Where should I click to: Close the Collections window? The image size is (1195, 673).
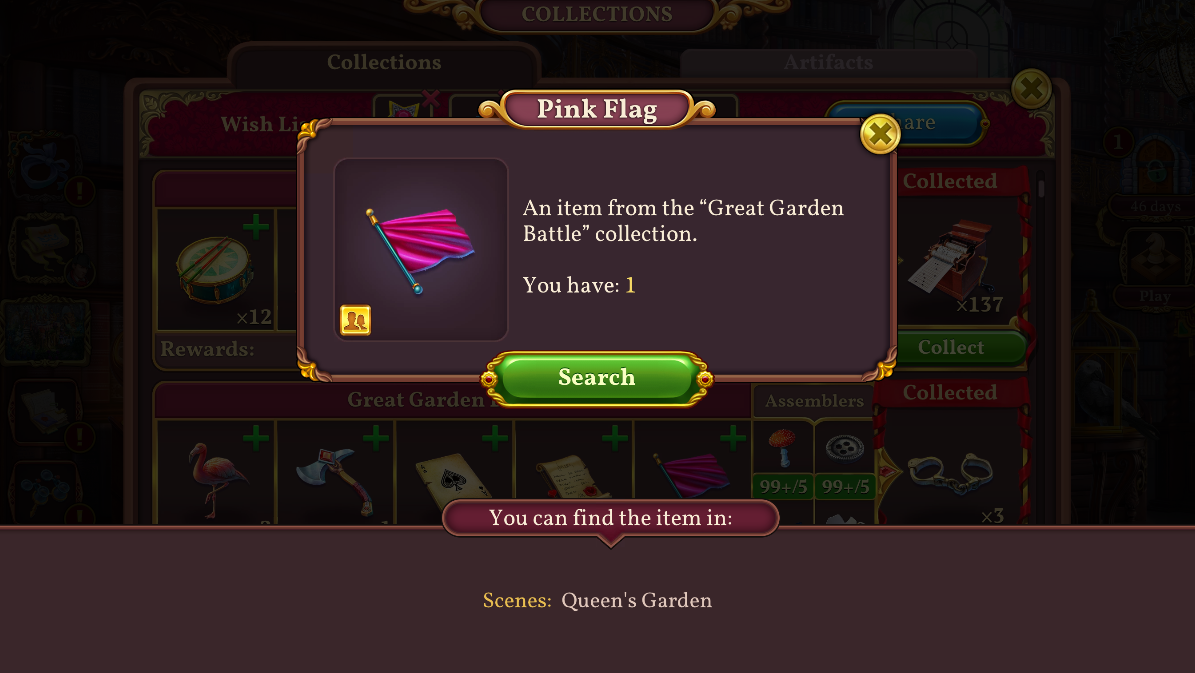1030,90
